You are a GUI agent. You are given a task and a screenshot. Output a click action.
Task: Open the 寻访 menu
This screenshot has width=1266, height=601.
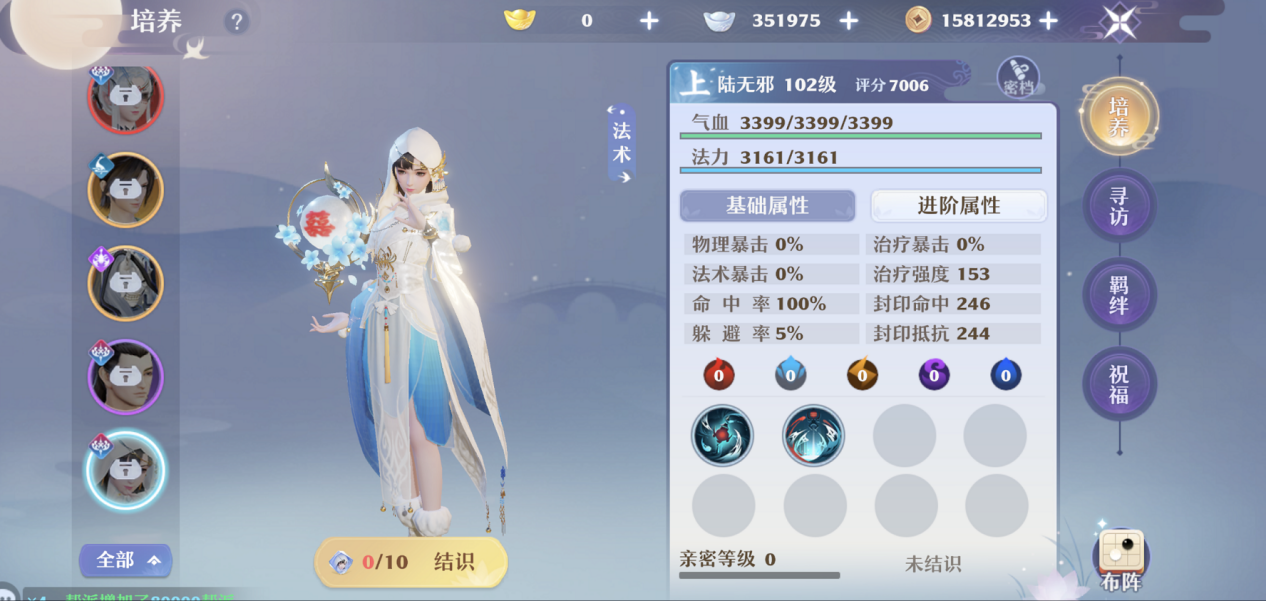pos(1119,206)
